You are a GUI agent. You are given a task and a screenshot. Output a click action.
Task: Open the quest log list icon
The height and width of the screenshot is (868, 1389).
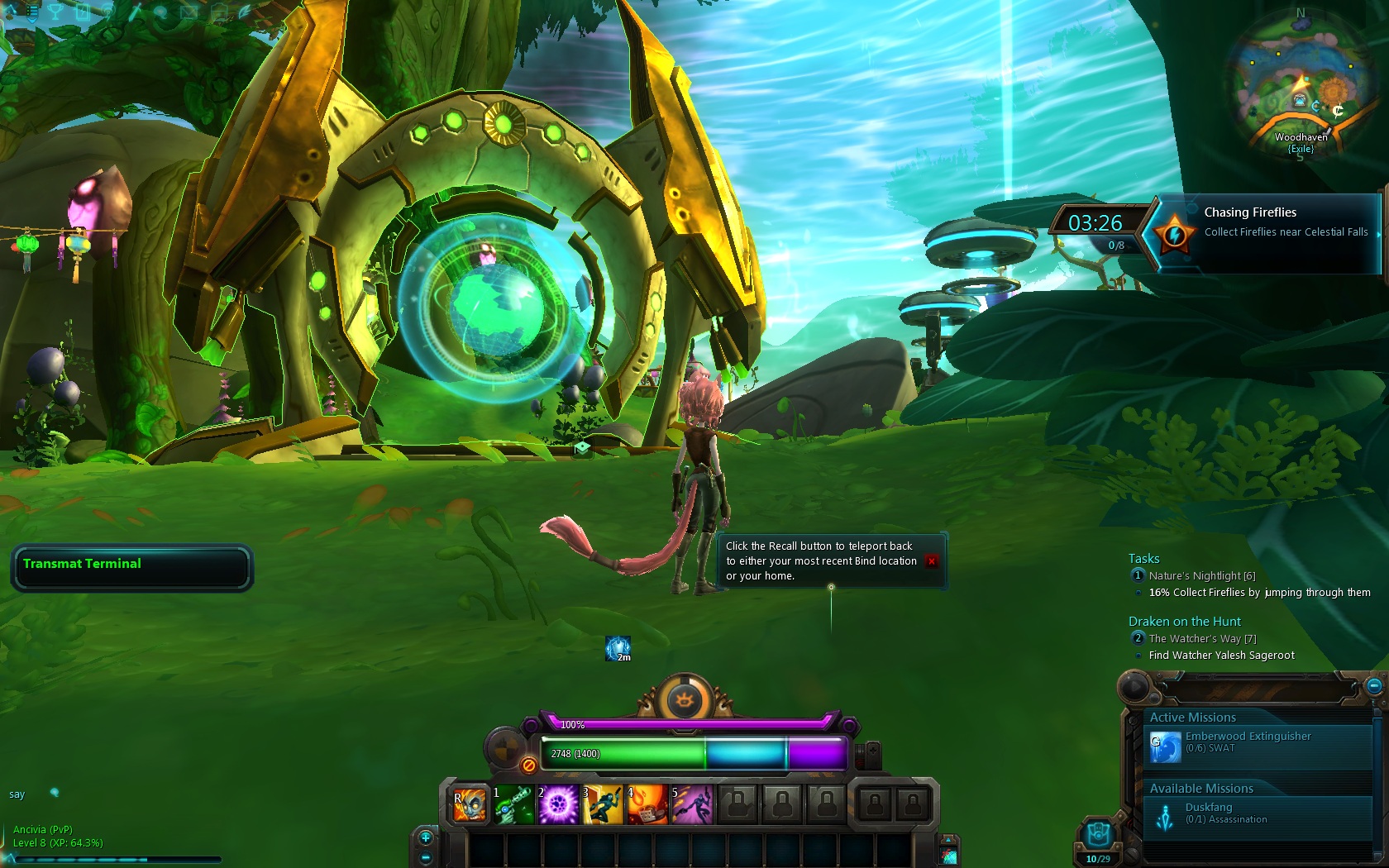click(31, 12)
